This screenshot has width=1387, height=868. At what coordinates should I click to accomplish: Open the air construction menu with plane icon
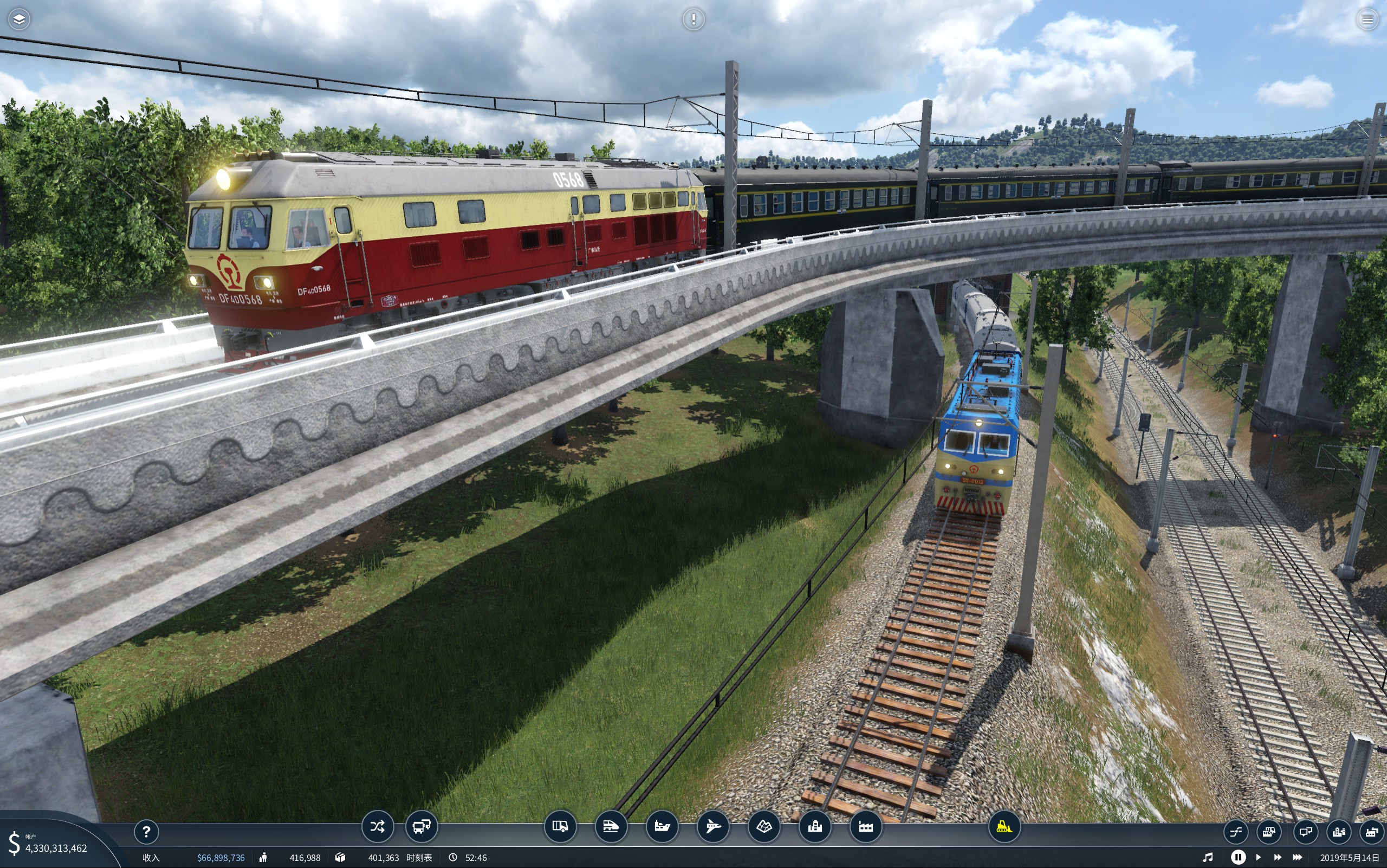713,827
